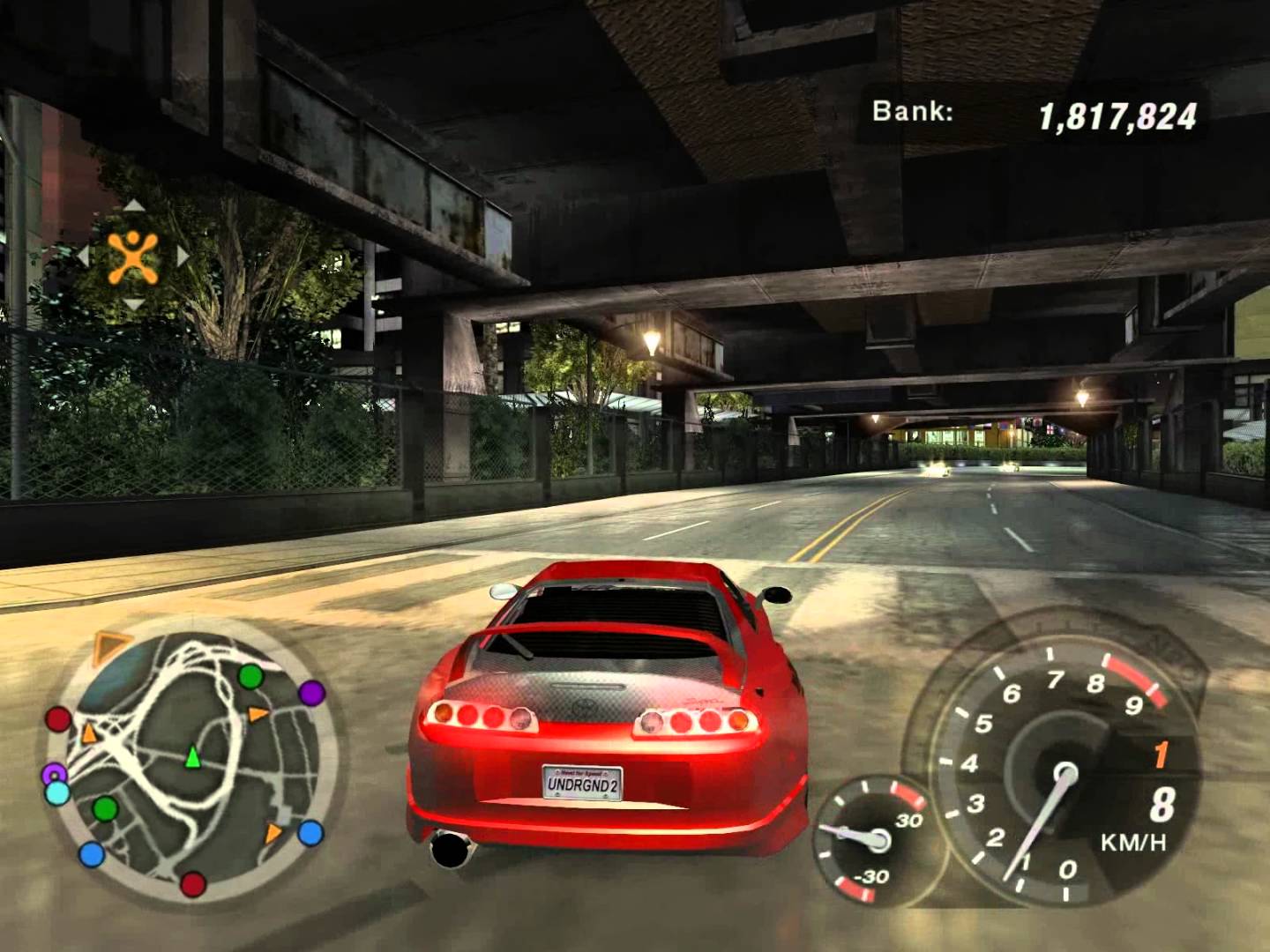This screenshot has width=1270, height=952.
Task: Click the down arrow below the orange figure
Action: point(133,305)
